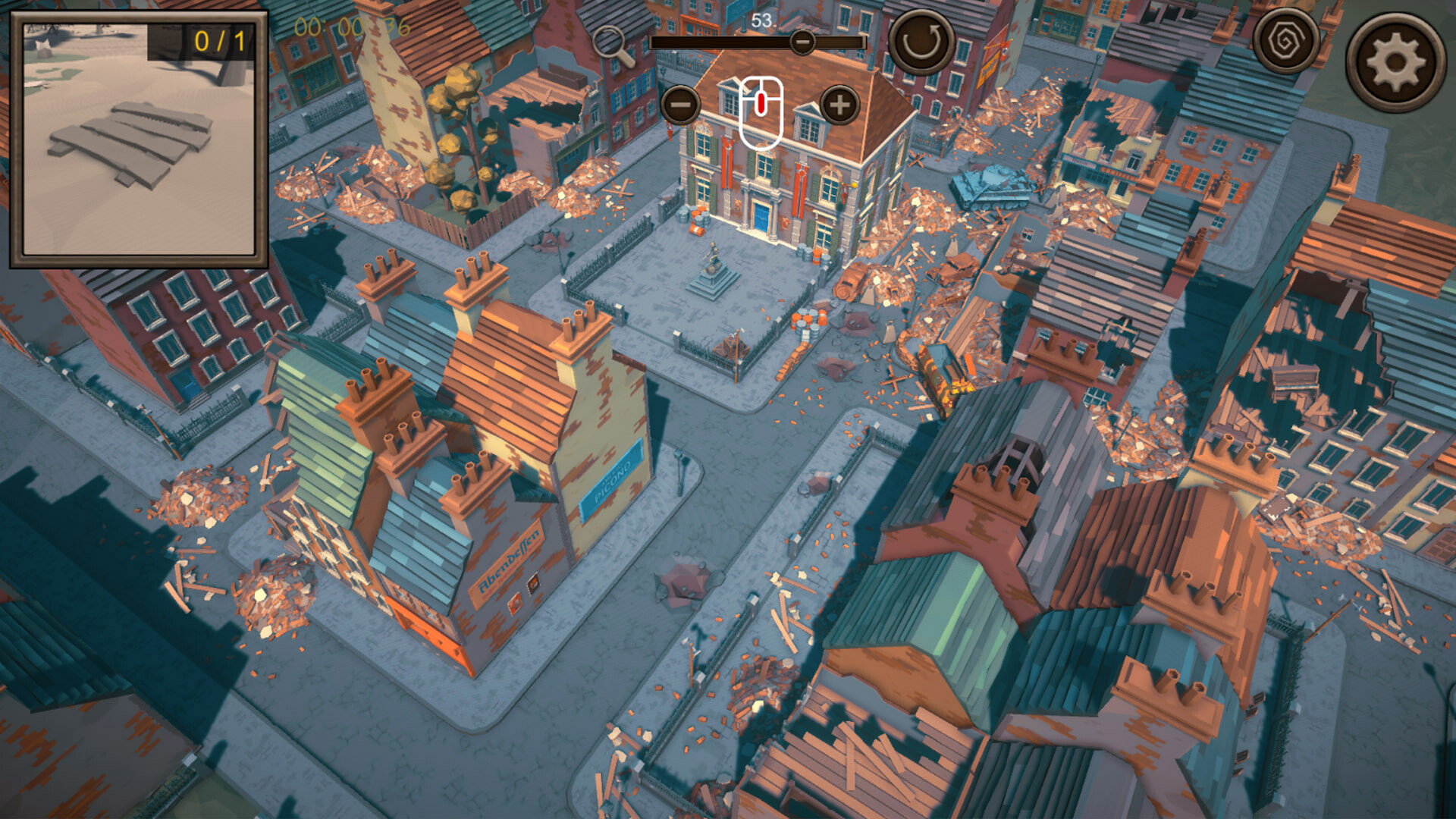Click the mouse scroll-wheel hint icon

761,106
